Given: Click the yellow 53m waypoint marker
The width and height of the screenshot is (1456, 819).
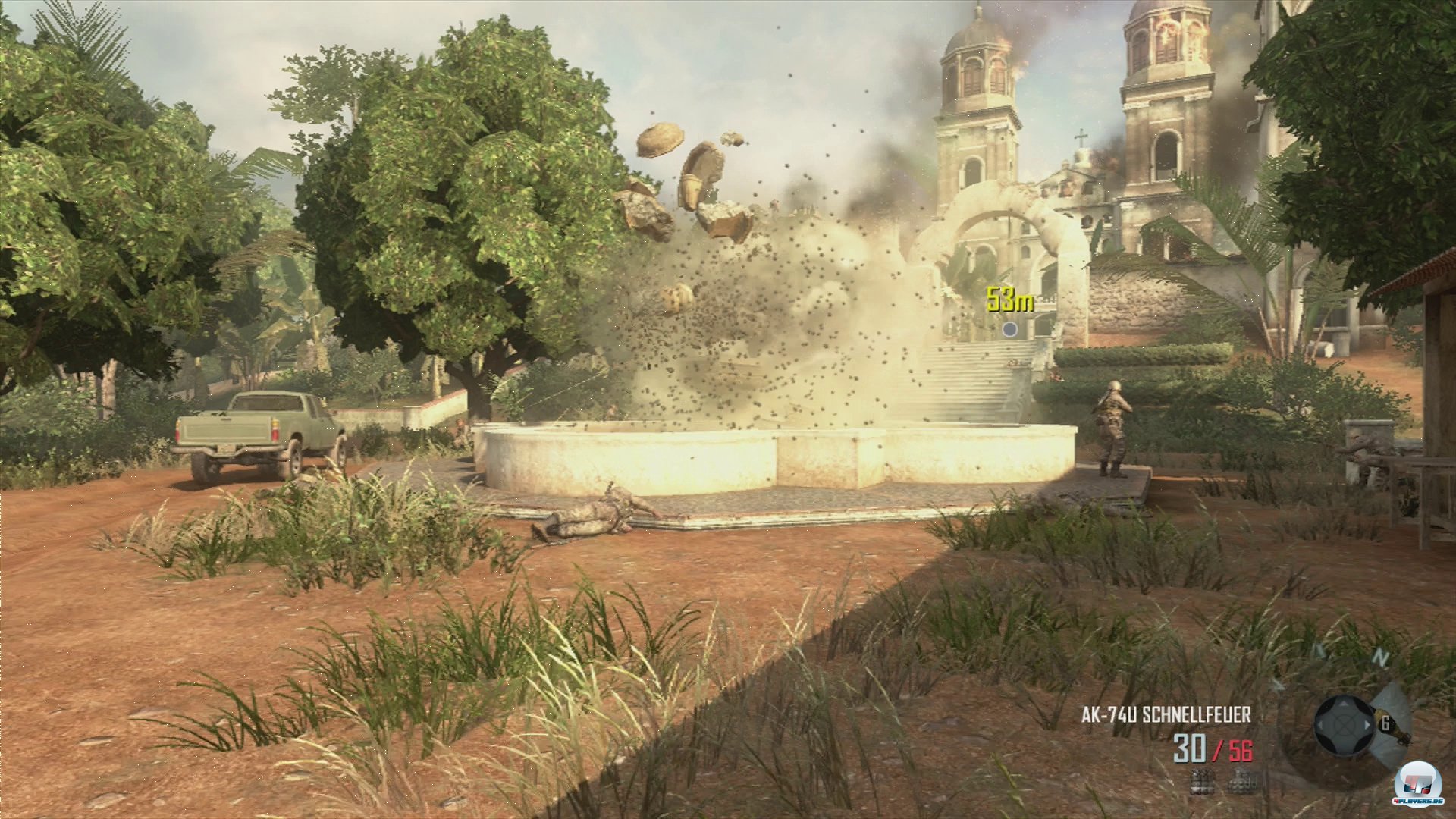Looking at the screenshot, I should point(1010,299).
